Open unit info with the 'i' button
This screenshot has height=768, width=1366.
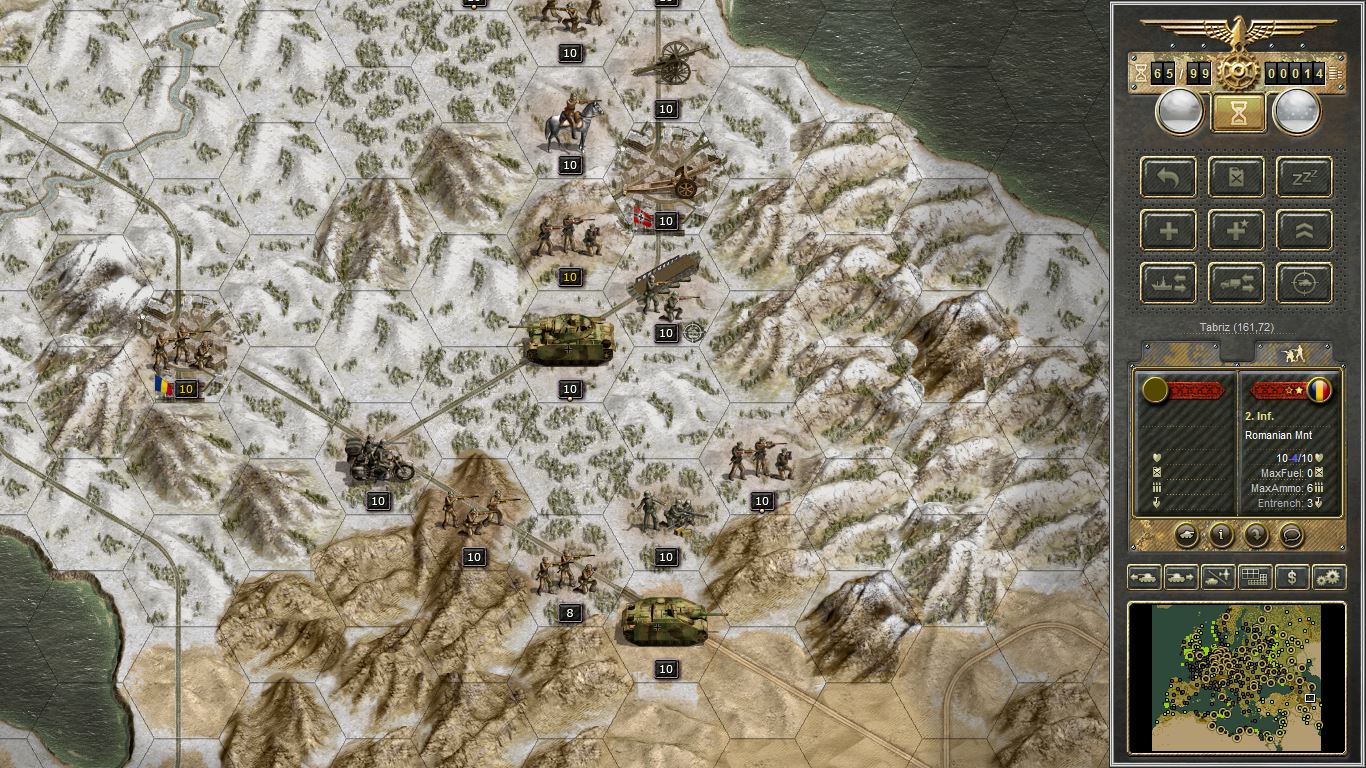(1221, 534)
